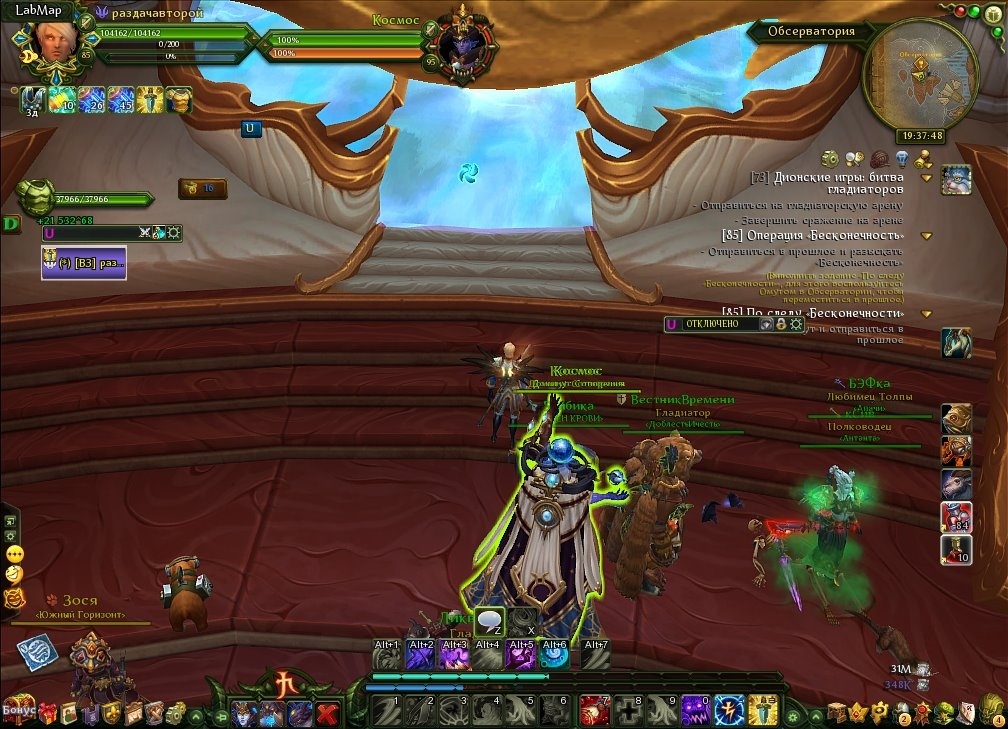Collapse the Операция «Бесконечность» quest arrow
Viewport: 1008px width, 729px height.
[x=927, y=236]
